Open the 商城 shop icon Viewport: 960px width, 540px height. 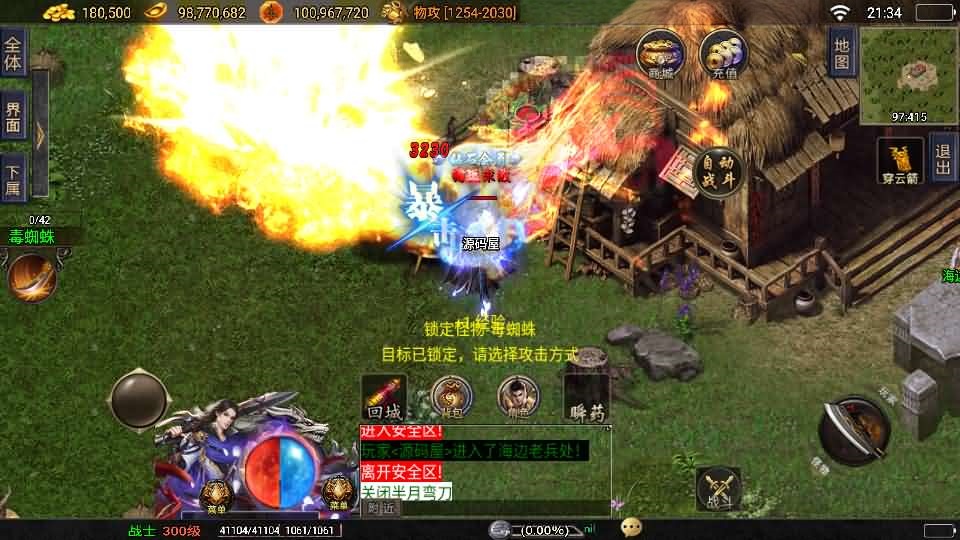pos(662,52)
